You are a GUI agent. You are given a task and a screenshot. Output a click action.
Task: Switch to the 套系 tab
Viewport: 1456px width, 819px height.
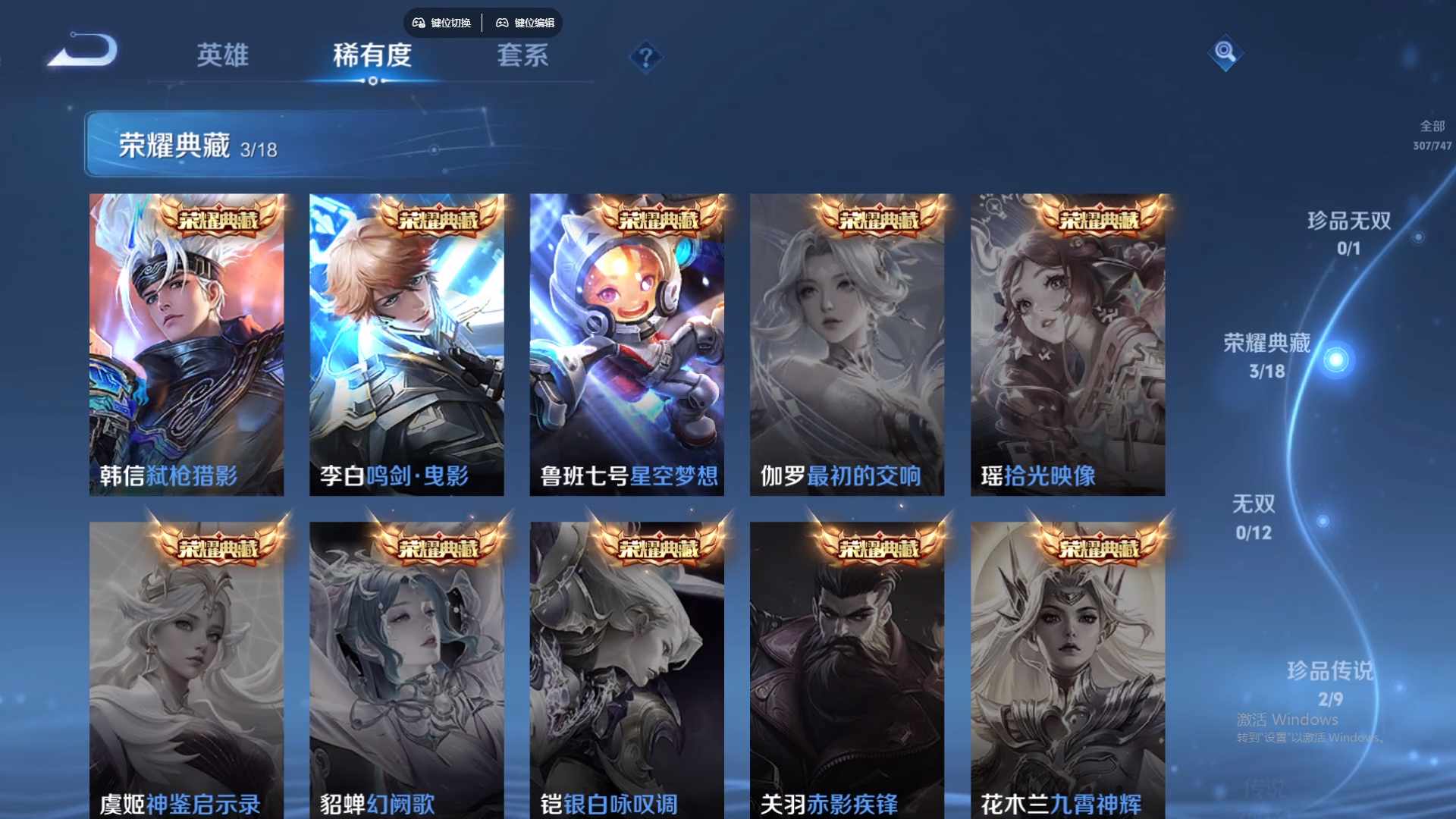522,55
